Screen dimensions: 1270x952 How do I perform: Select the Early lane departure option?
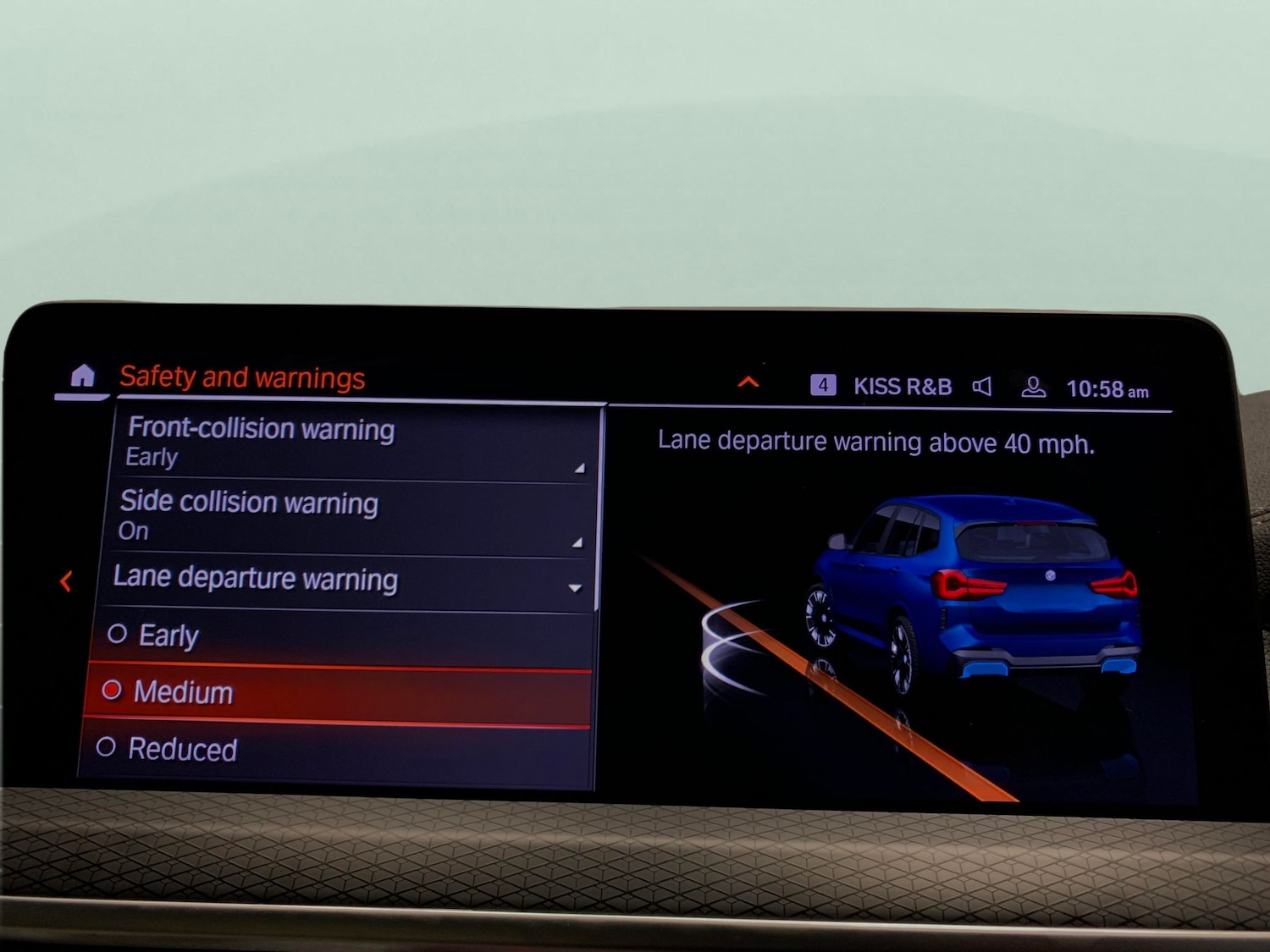pyautogui.click(x=339, y=636)
